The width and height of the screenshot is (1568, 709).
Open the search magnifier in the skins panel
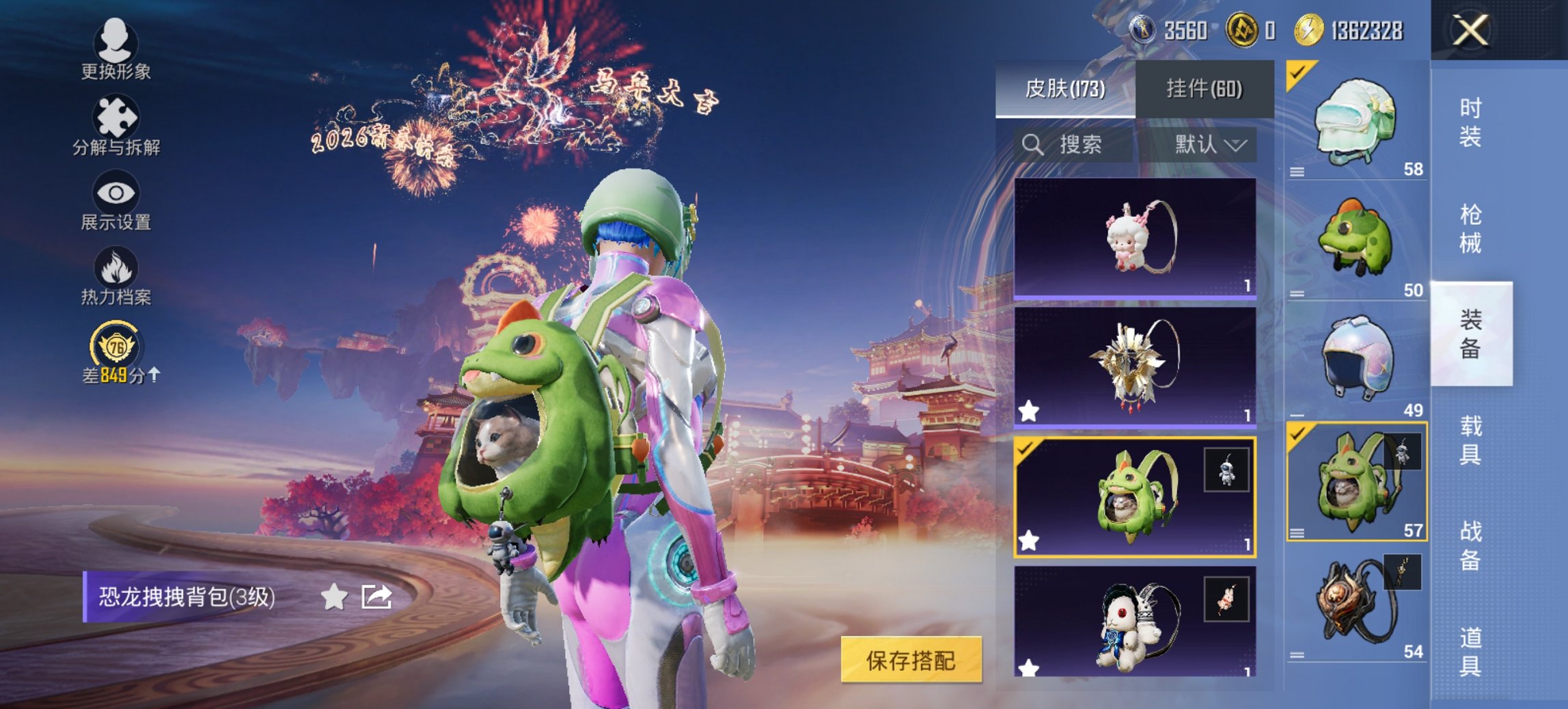pyautogui.click(x=1032, y=146)
